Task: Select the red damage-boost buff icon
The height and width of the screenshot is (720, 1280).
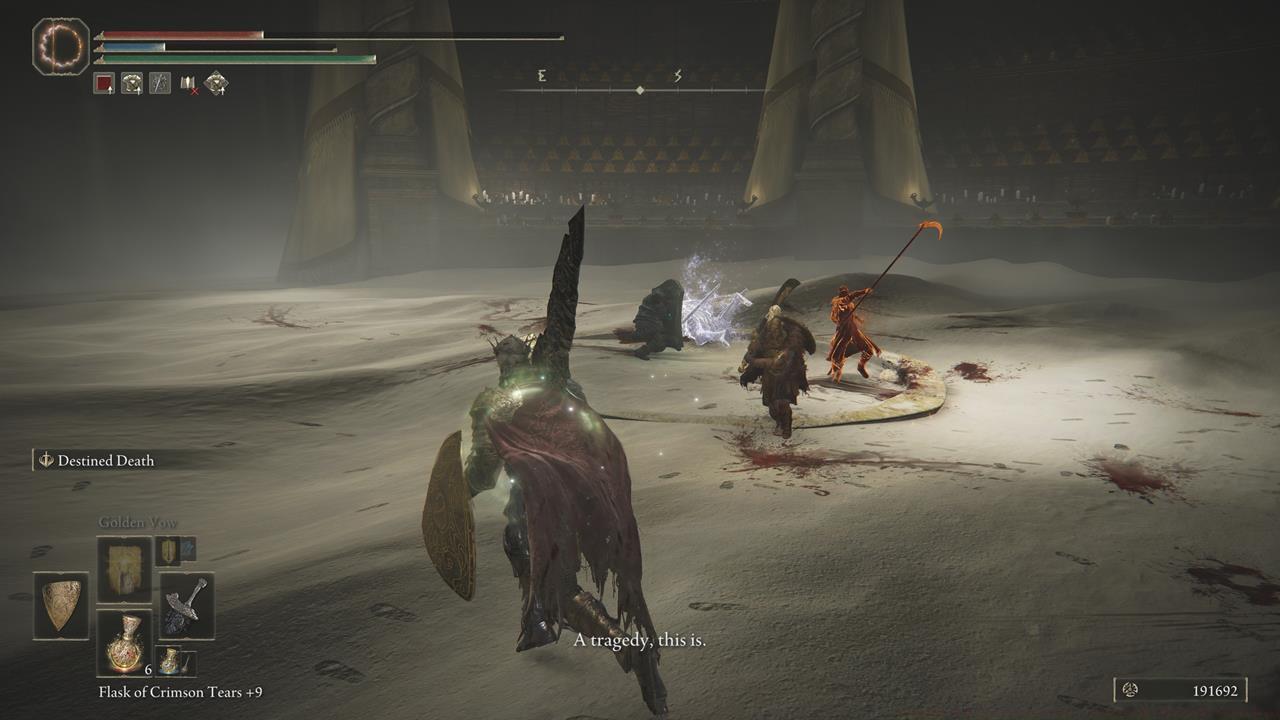Action: 104,83
